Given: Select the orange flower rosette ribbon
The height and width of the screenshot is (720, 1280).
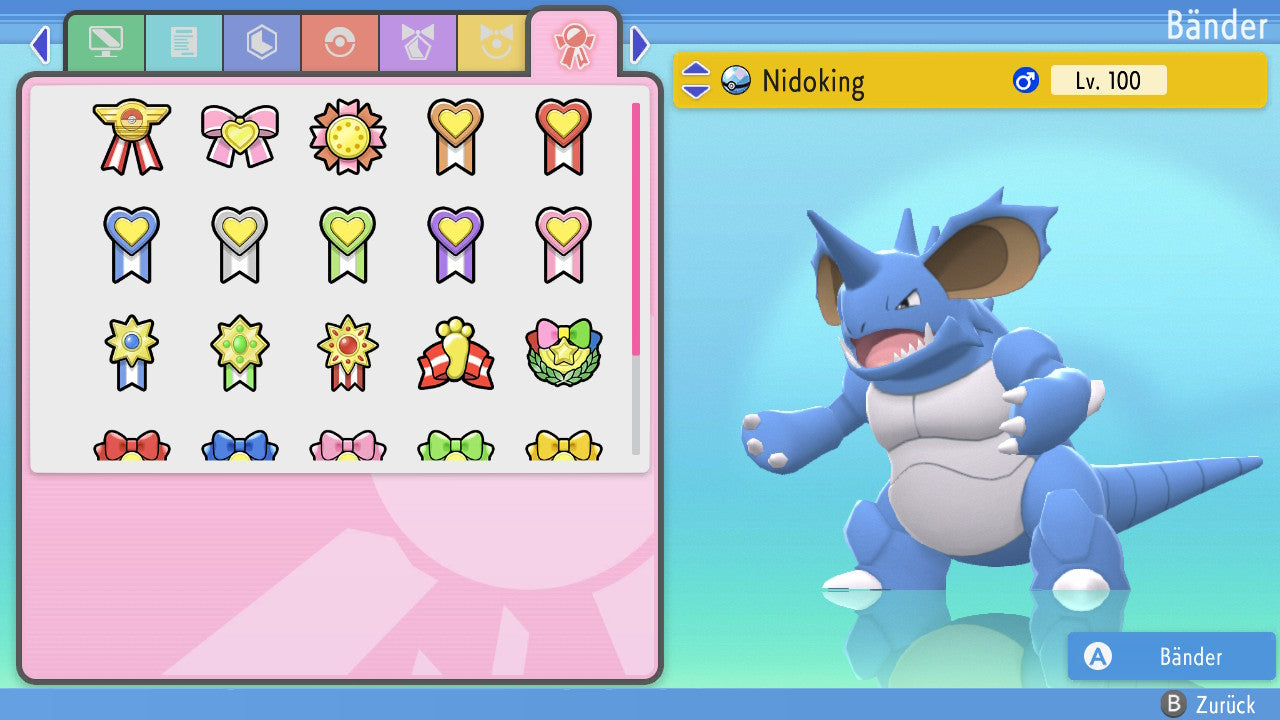Looking at the screenshot, I should (347, 136).
